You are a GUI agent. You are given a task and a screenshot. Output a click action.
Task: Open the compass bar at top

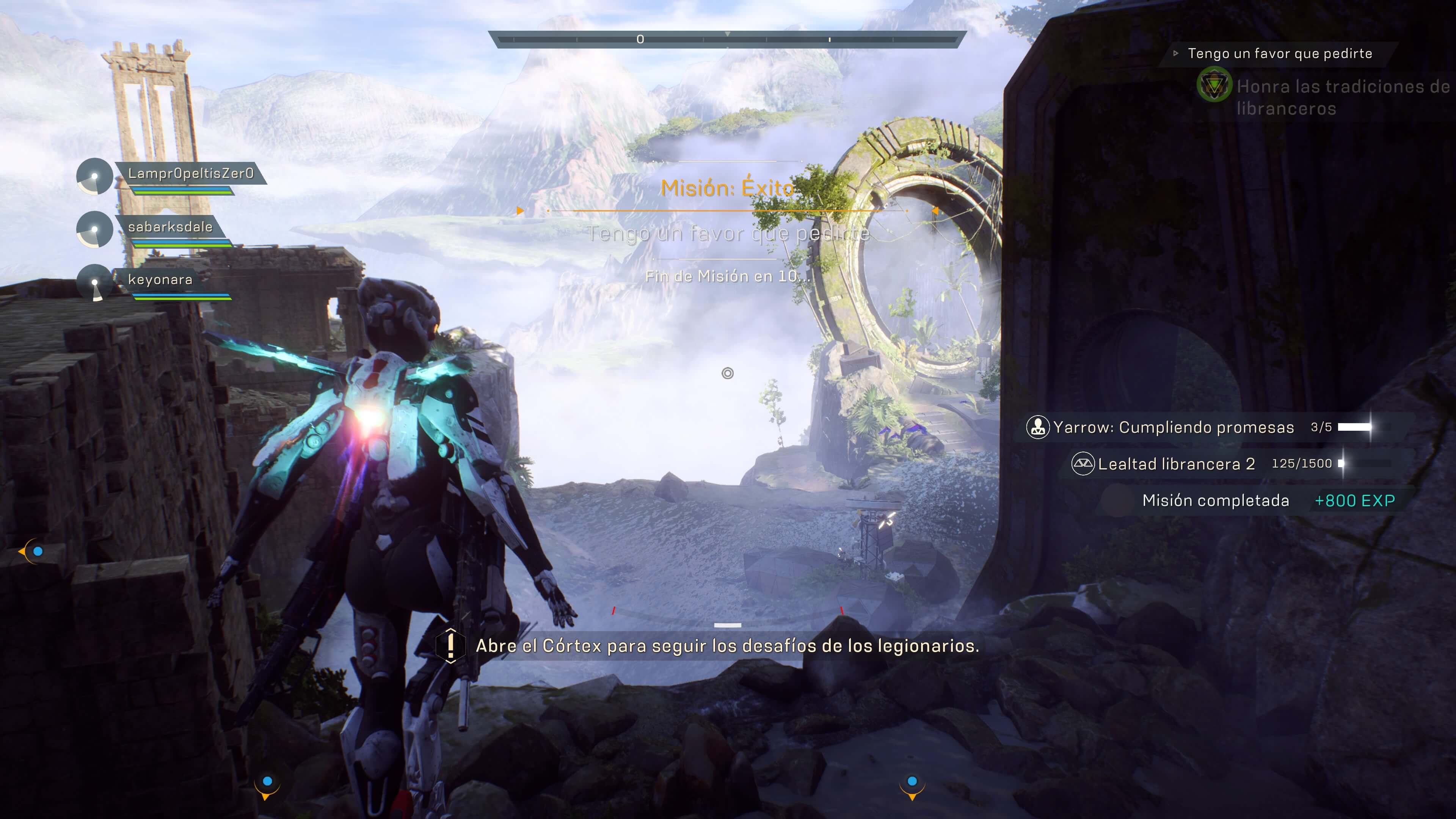[x=727, y=39]
